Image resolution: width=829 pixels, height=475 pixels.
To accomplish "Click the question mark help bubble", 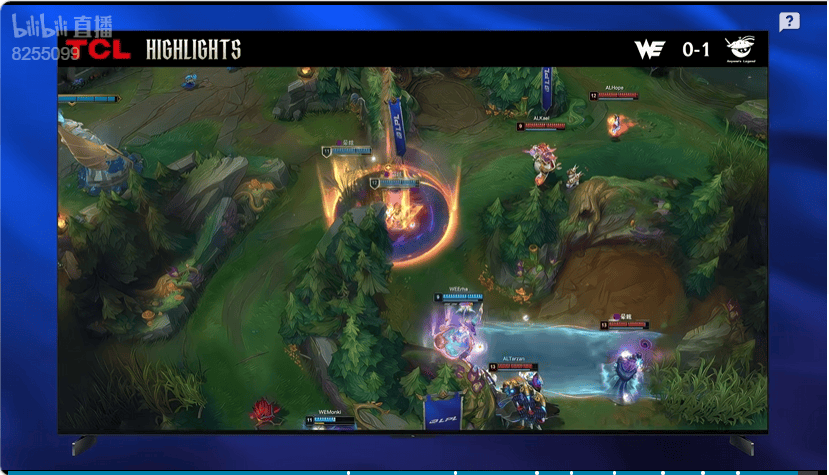I will pyautogui.click(x=789, y=22).
